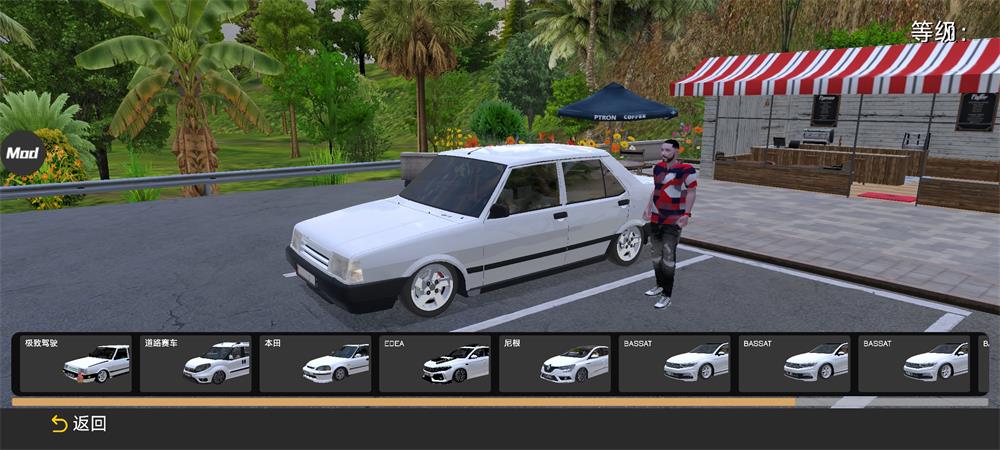This screenshot has width=1000, height=450.
Task: Click the 返回 back button
Action: coord(79,424)
